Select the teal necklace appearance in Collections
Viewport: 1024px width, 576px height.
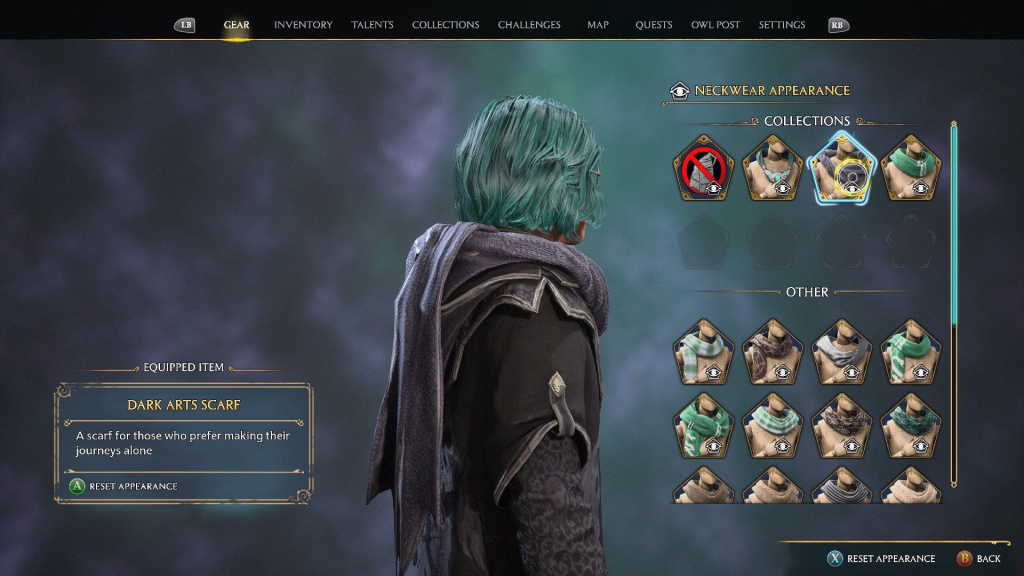pos(773,168)
